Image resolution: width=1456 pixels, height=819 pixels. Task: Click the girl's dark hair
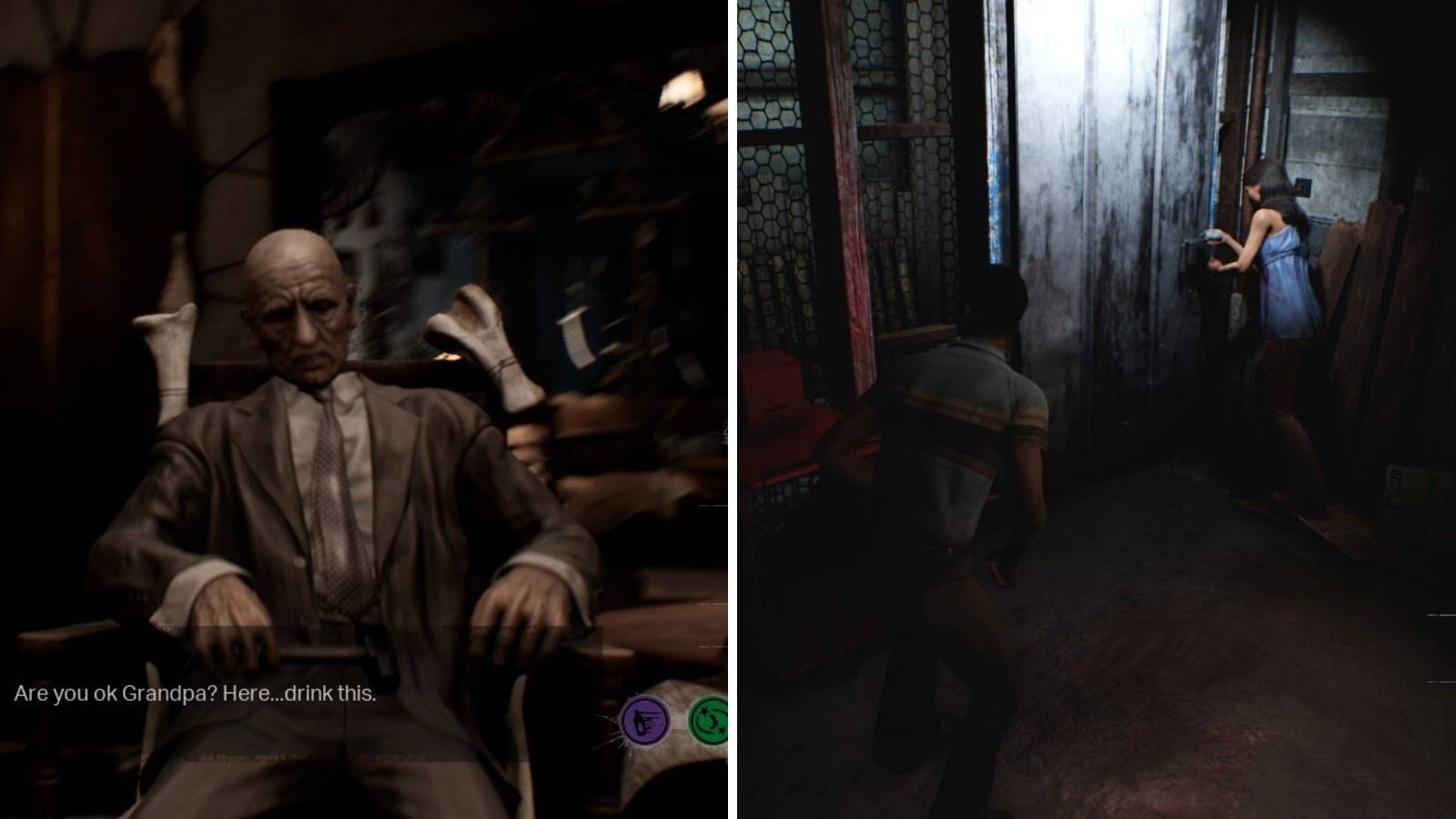(1272, 191)
